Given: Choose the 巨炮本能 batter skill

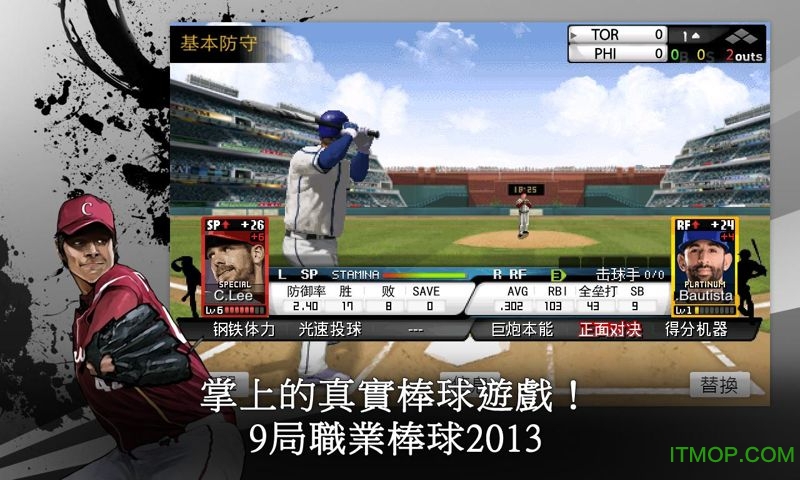Looking at the screenshot, I should [522, 329].
